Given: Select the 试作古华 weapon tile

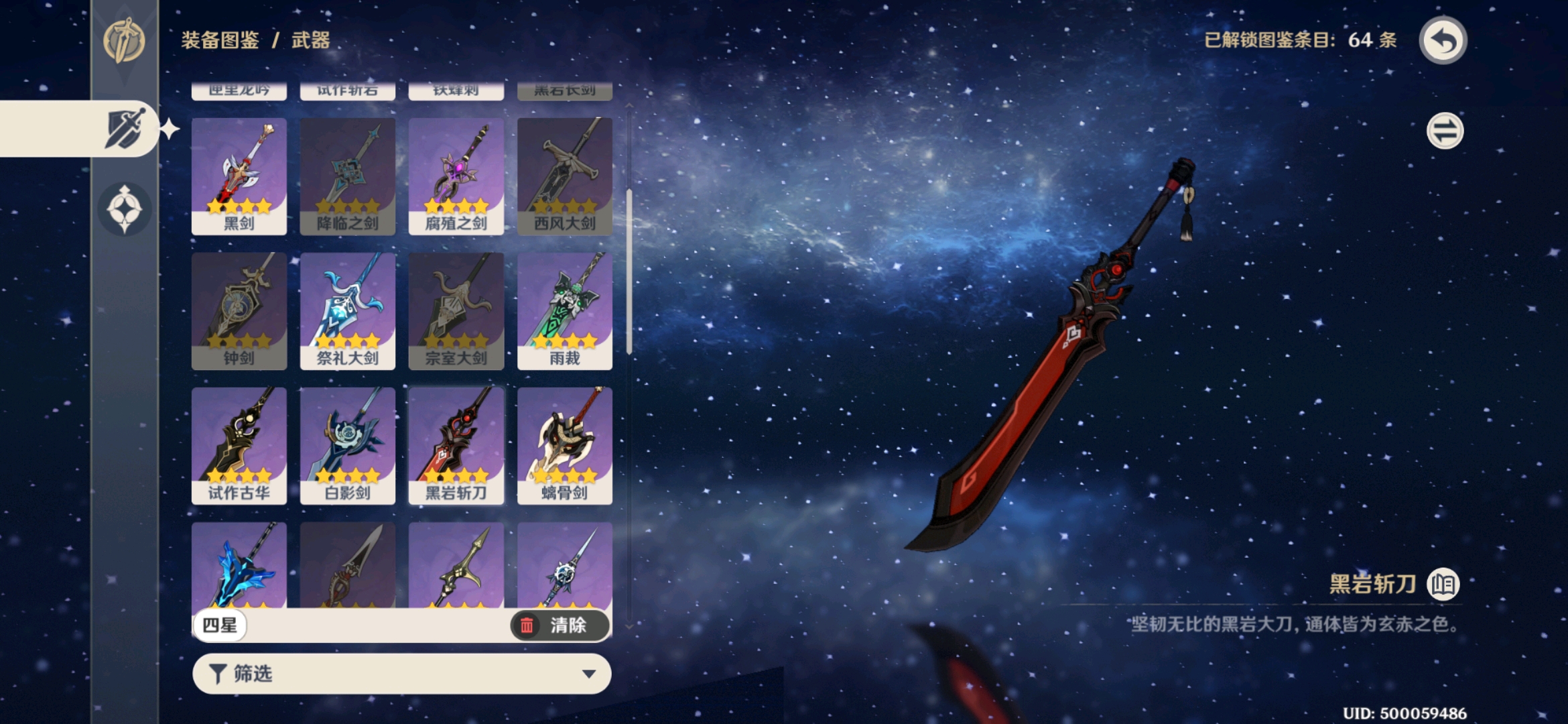Looking at the screenshot, I should pos(239,446).
